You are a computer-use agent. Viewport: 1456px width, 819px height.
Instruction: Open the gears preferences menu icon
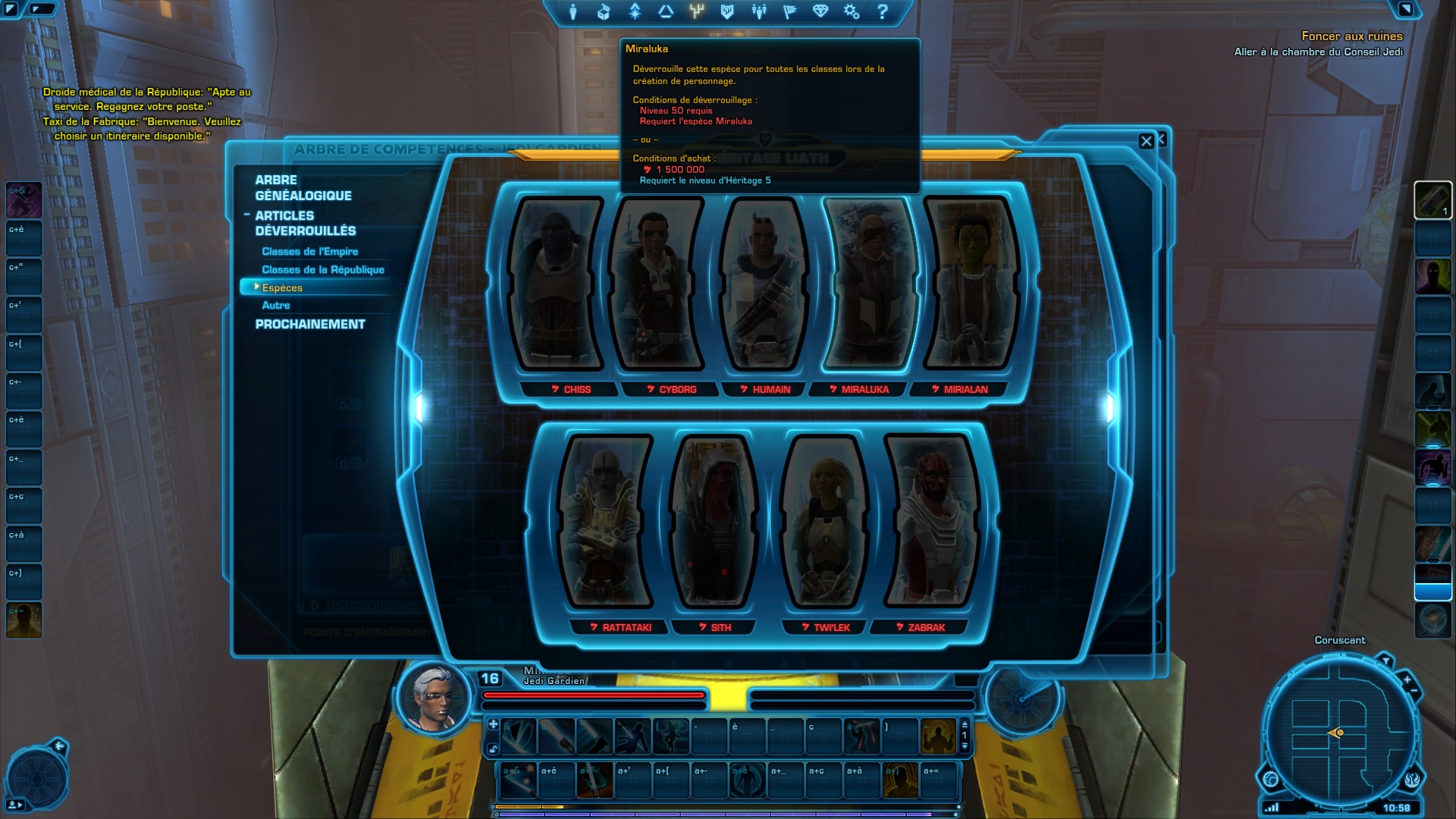[x=852, y=12]
